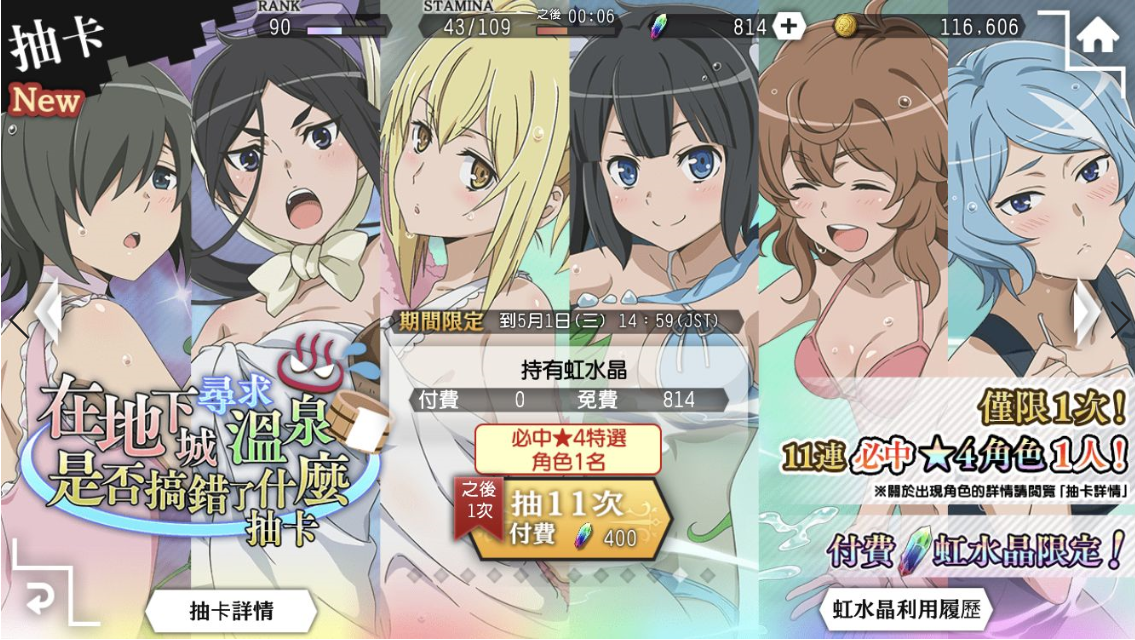Add more rainbow crystals with the plus button
Viewport: 1135px width, 640px height.
point(788,27)
